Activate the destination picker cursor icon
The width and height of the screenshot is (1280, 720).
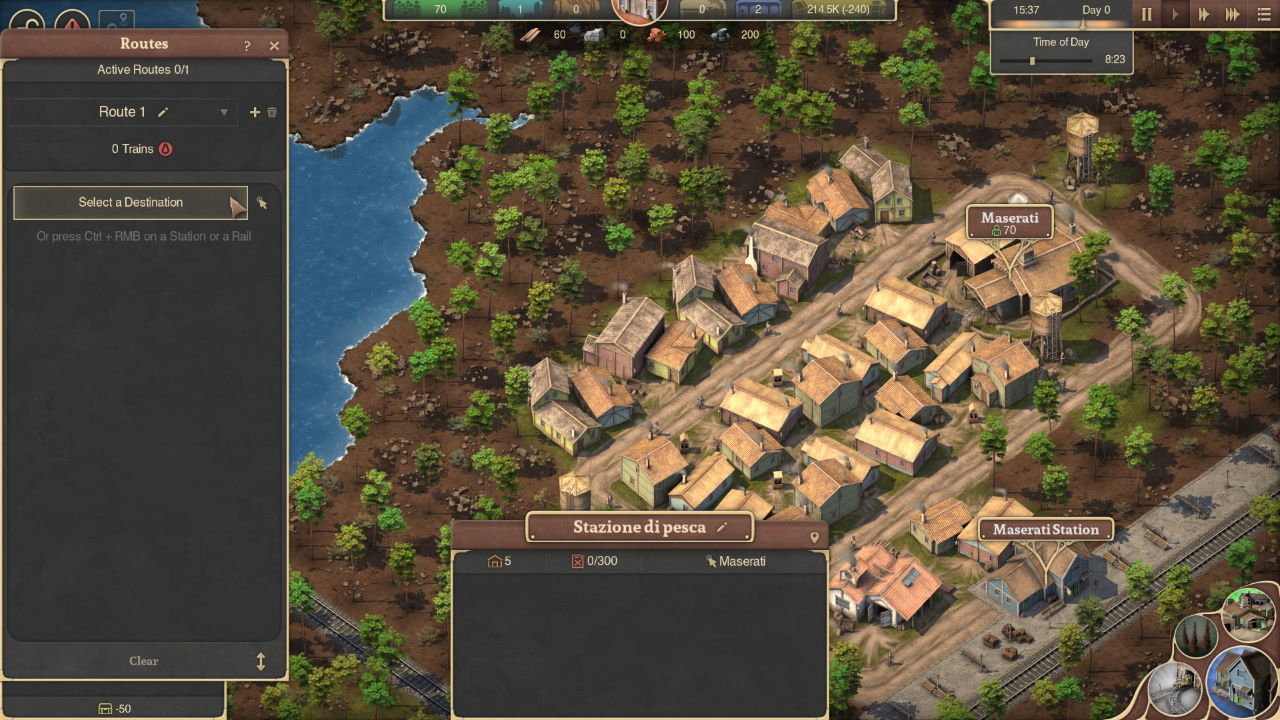point(262,203)
